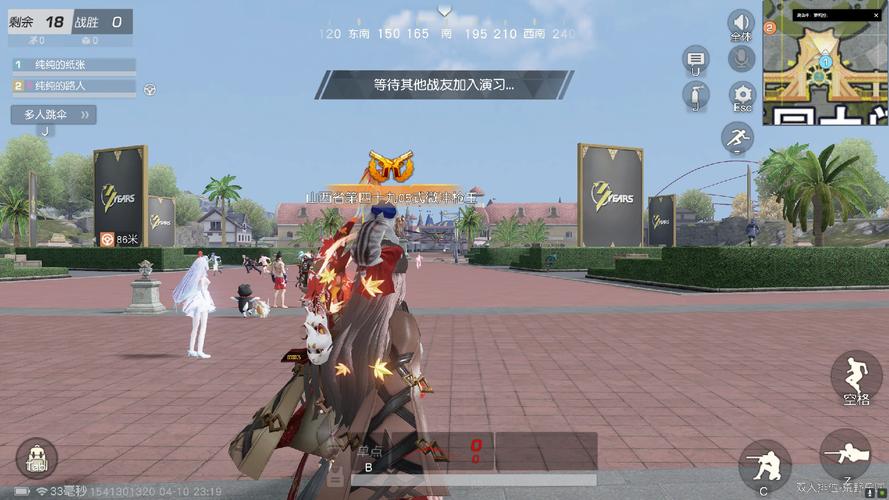Screen dimensions: 889x500
Task: Open settings with the gear icon
Action: (x=741, y=94)
